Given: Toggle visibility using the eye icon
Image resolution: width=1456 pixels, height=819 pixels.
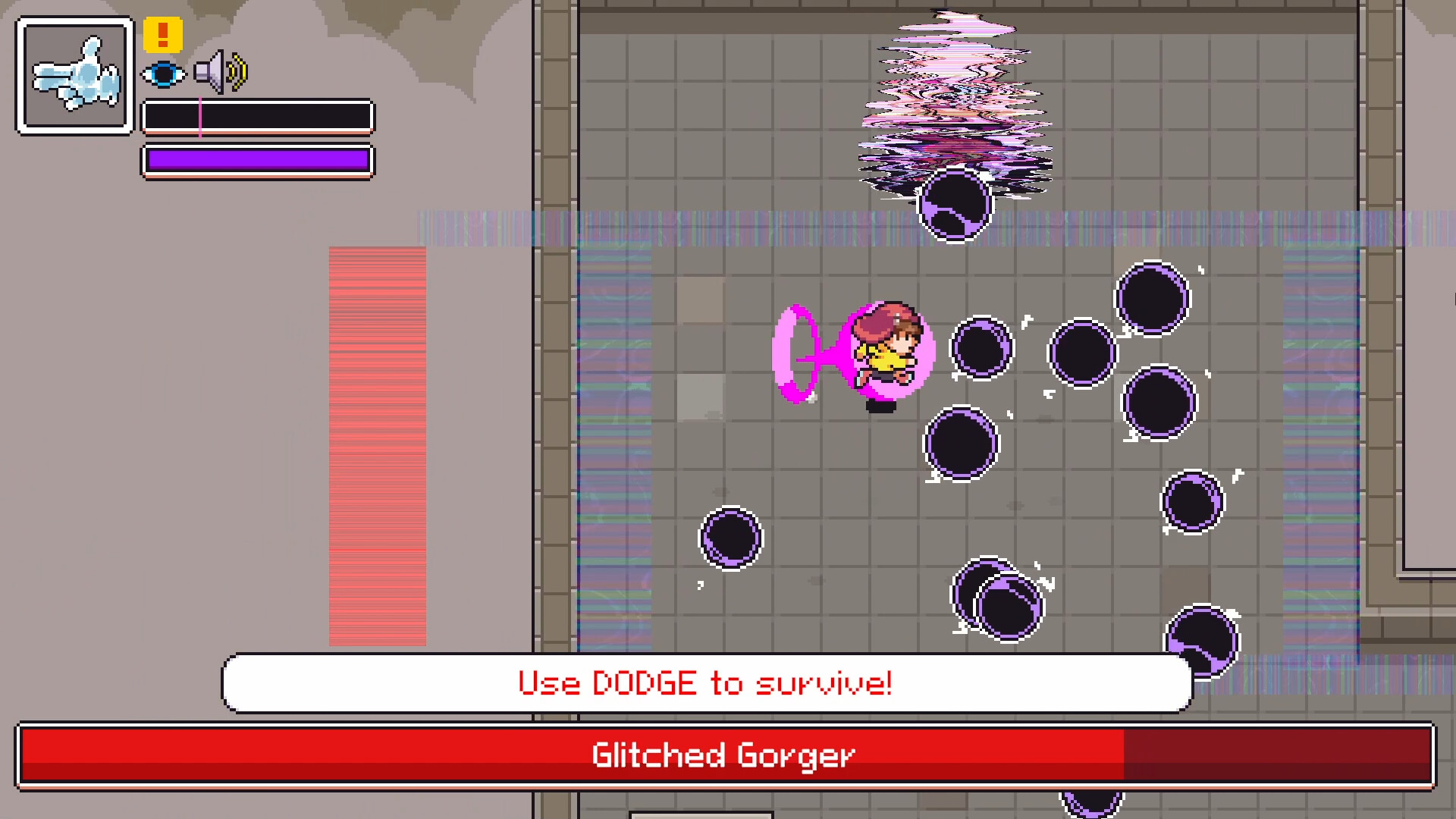Looking at the screenshot, I should pos(165,74).
